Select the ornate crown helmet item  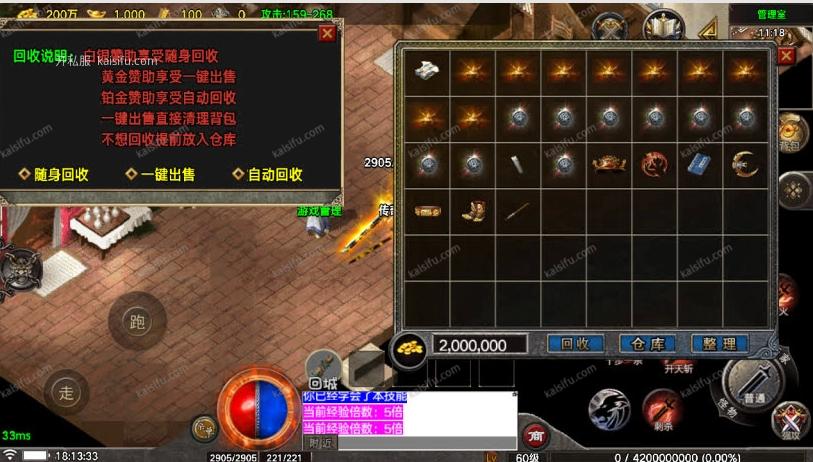point(609,163)
